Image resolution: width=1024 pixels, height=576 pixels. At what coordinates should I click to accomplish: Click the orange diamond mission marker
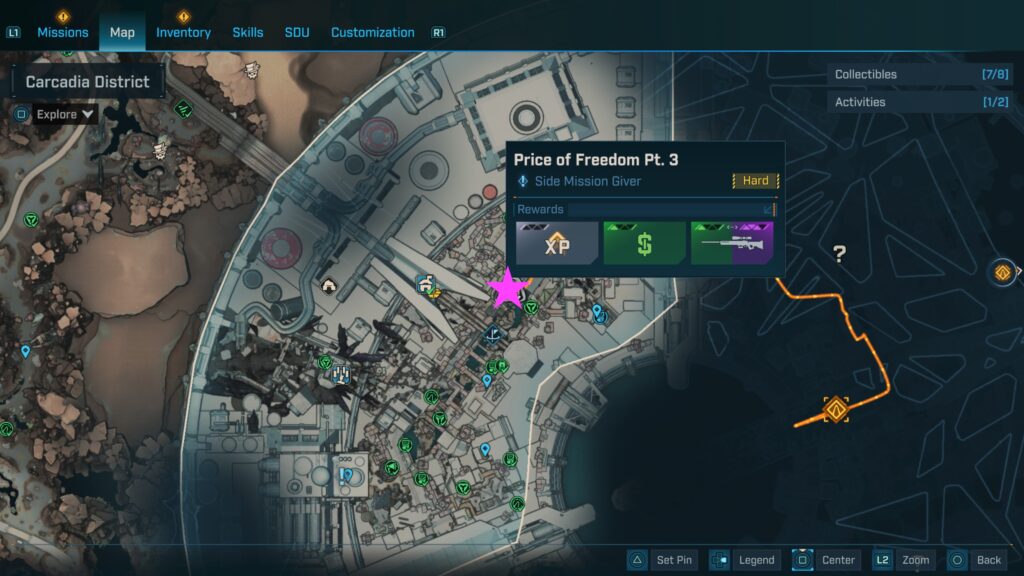(836, 409)
